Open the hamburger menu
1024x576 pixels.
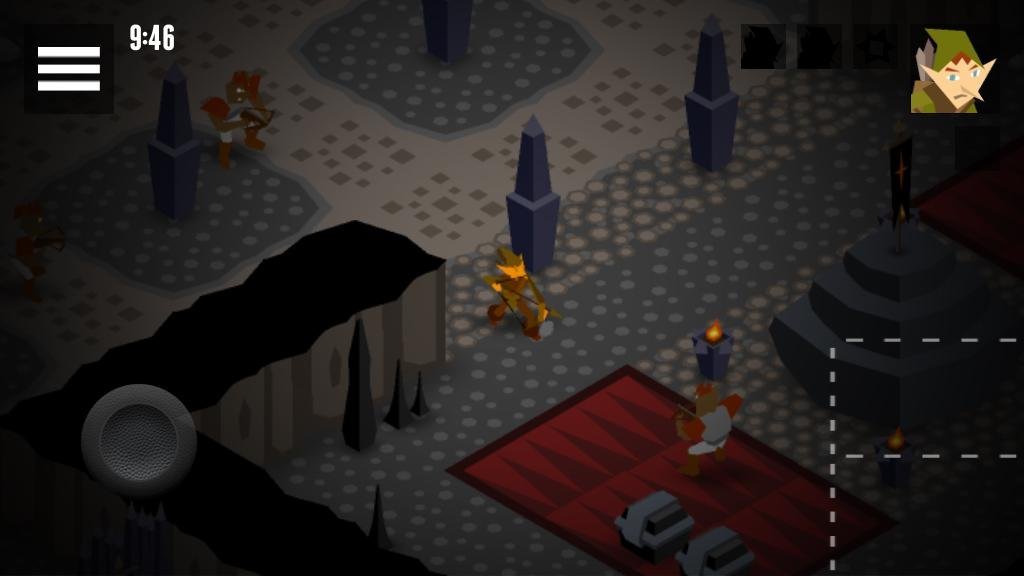pos(68,68)
